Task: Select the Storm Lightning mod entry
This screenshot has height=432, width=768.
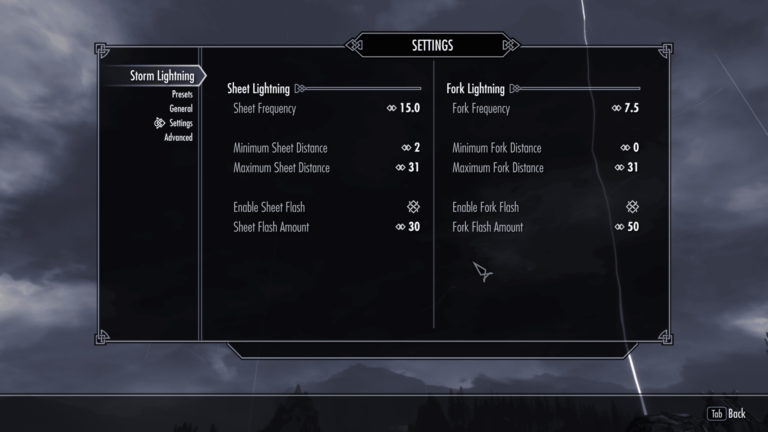Action: 161,76
